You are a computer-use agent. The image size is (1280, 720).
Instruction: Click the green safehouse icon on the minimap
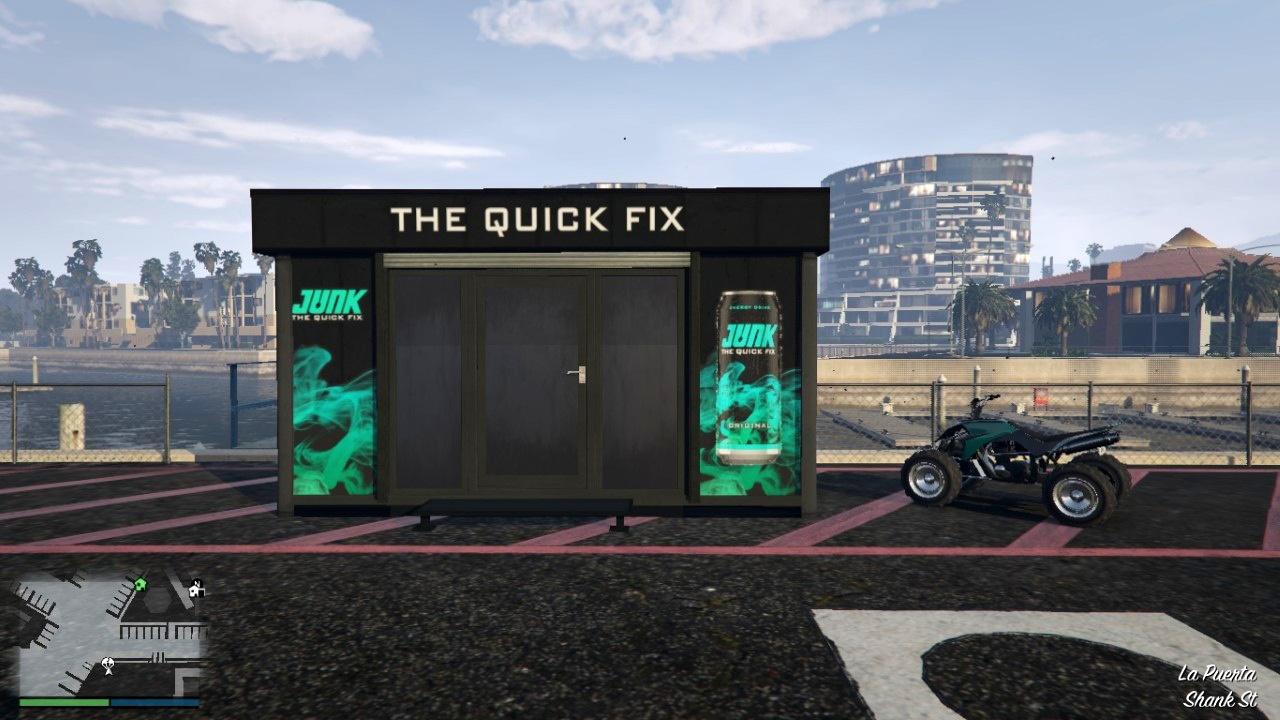(x=140, y=584)
